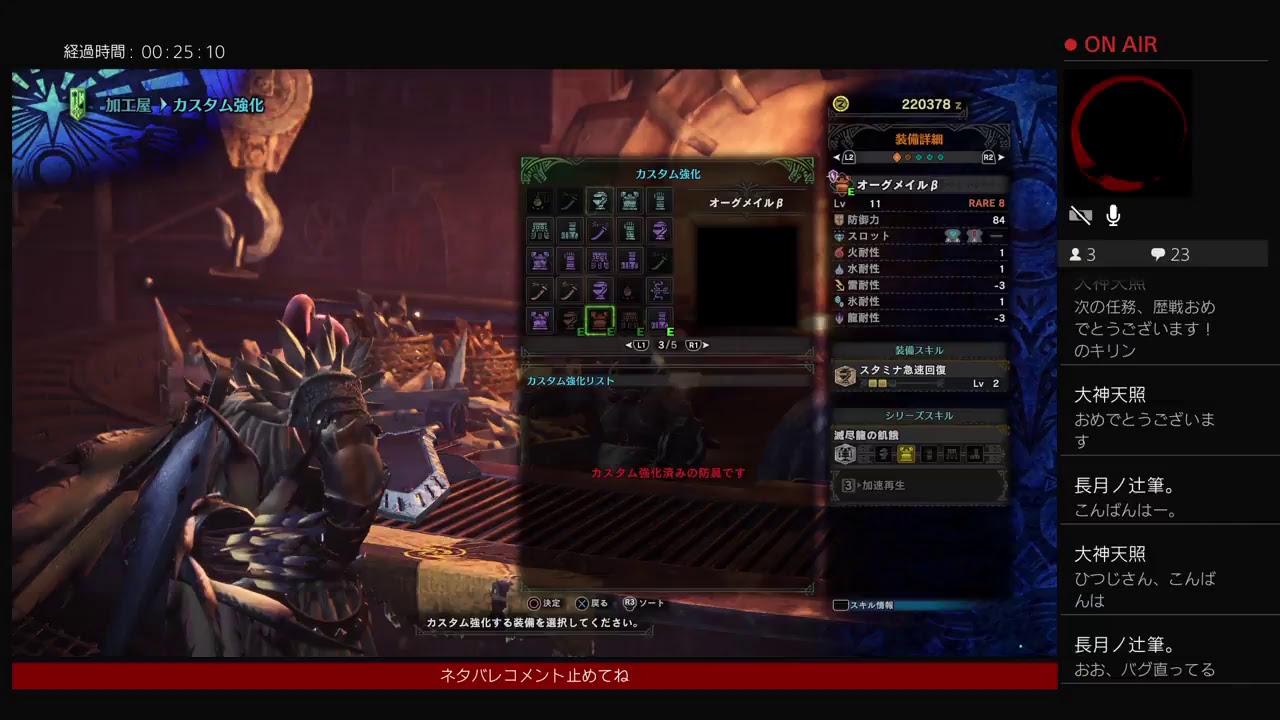The image size is (1280, 720).
Task: Click the Zenny coin icon beside 220378
Action: [840, 104]
